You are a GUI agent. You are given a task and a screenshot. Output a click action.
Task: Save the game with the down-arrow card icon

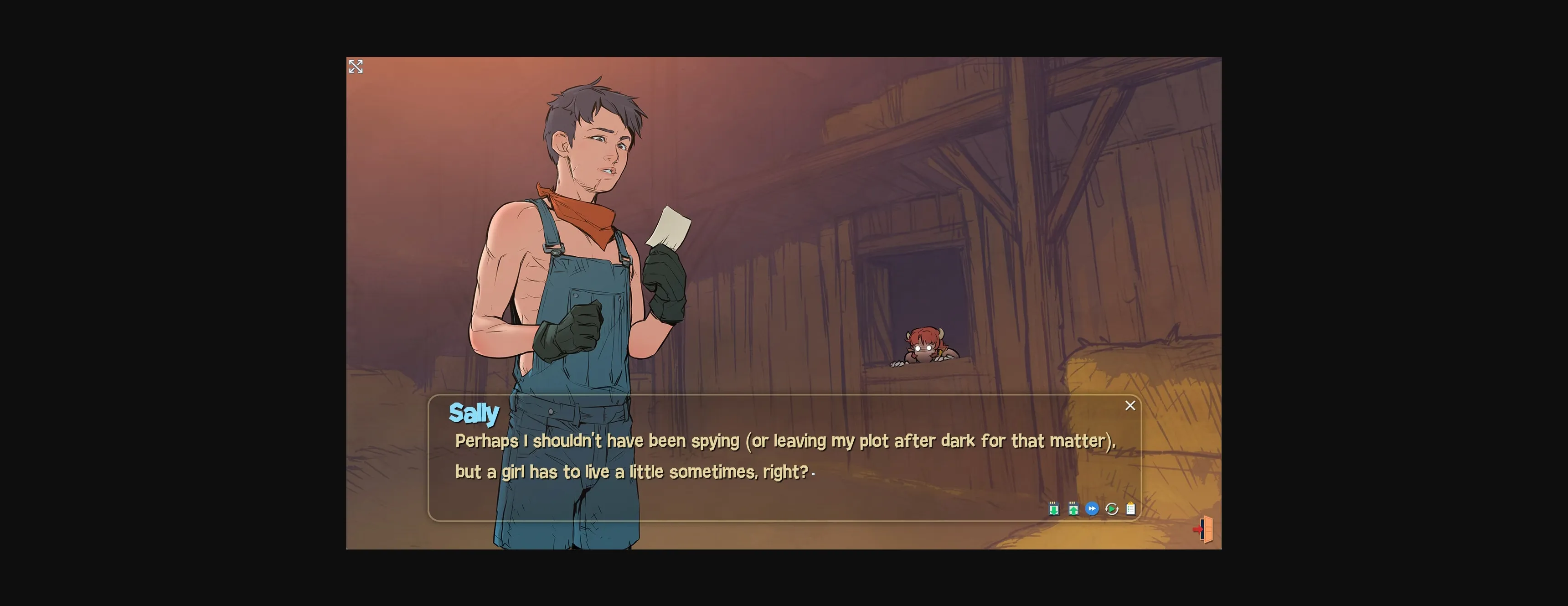tap(1054, 508)
